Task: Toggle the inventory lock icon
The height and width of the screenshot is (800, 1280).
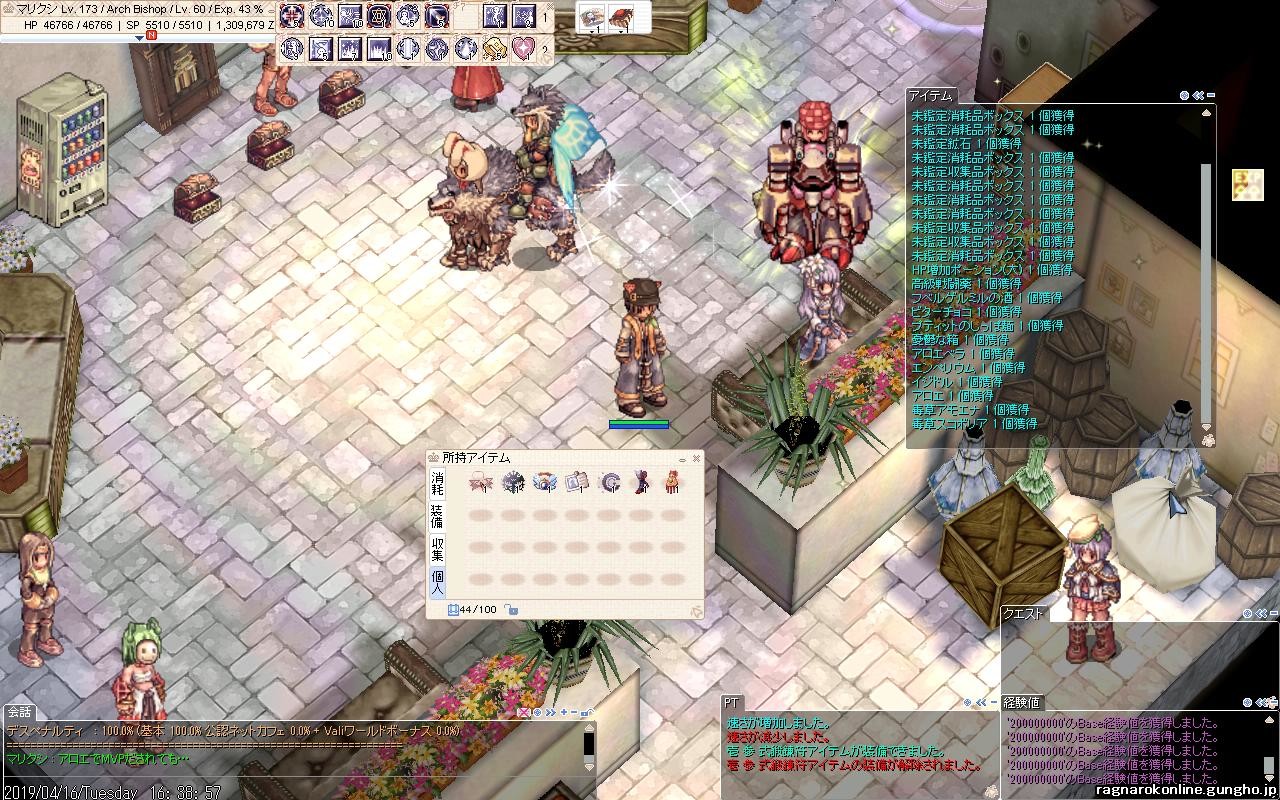Action: tap(510, 609)
